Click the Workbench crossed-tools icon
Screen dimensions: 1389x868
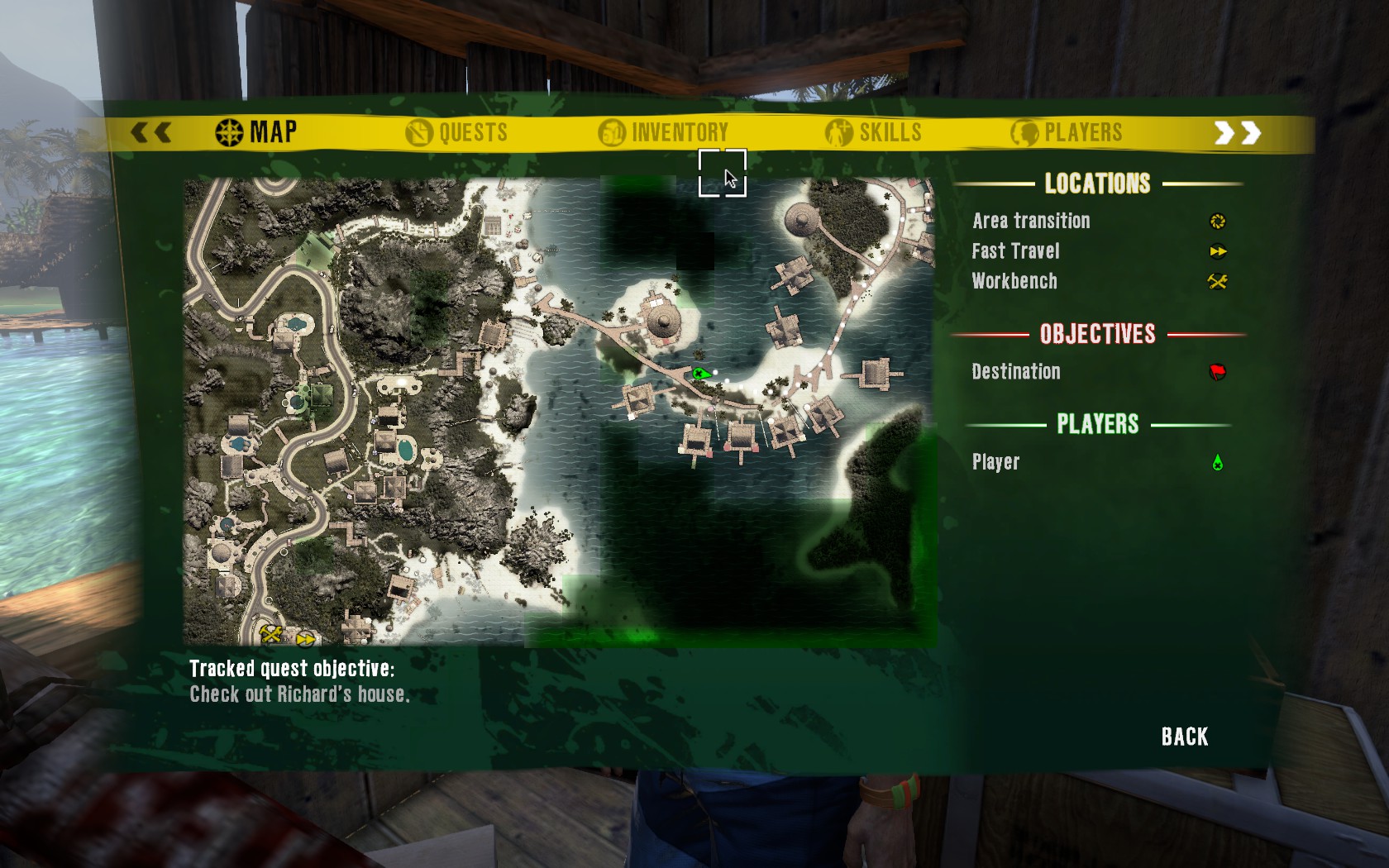[1216, 282]
